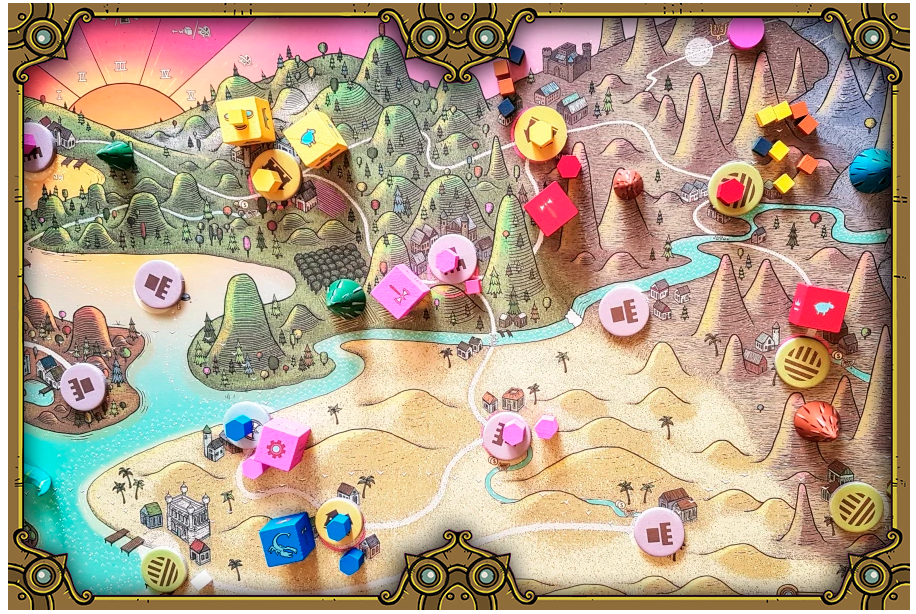Select the red die with the white sheep
This screenshot has width=916, height=614.
pos(820,307)
